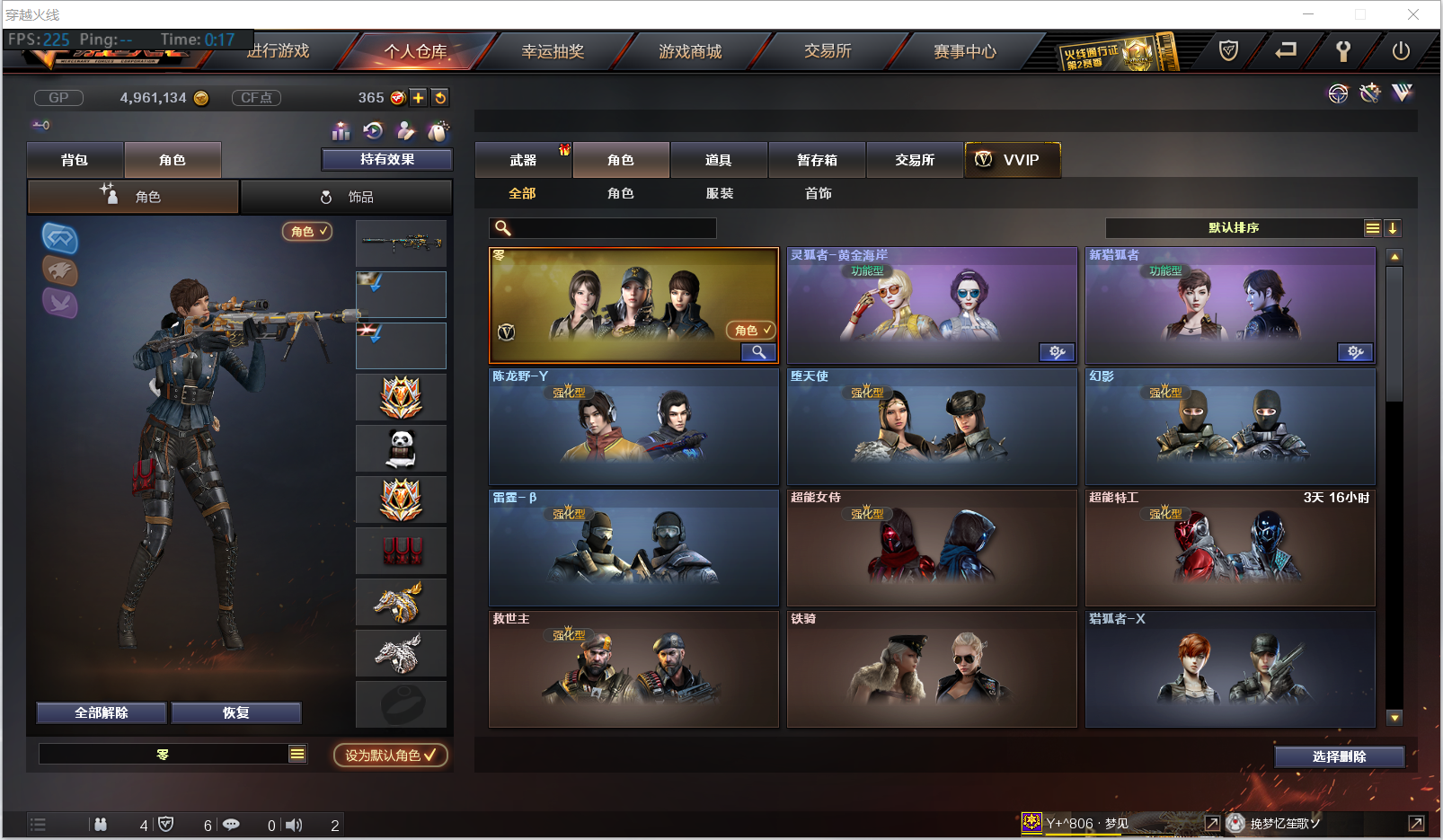The width and height of the screenshot is (1443, 840).
Task: Click the dog tag nameplate icon
Action: click(x=438, y=131)
